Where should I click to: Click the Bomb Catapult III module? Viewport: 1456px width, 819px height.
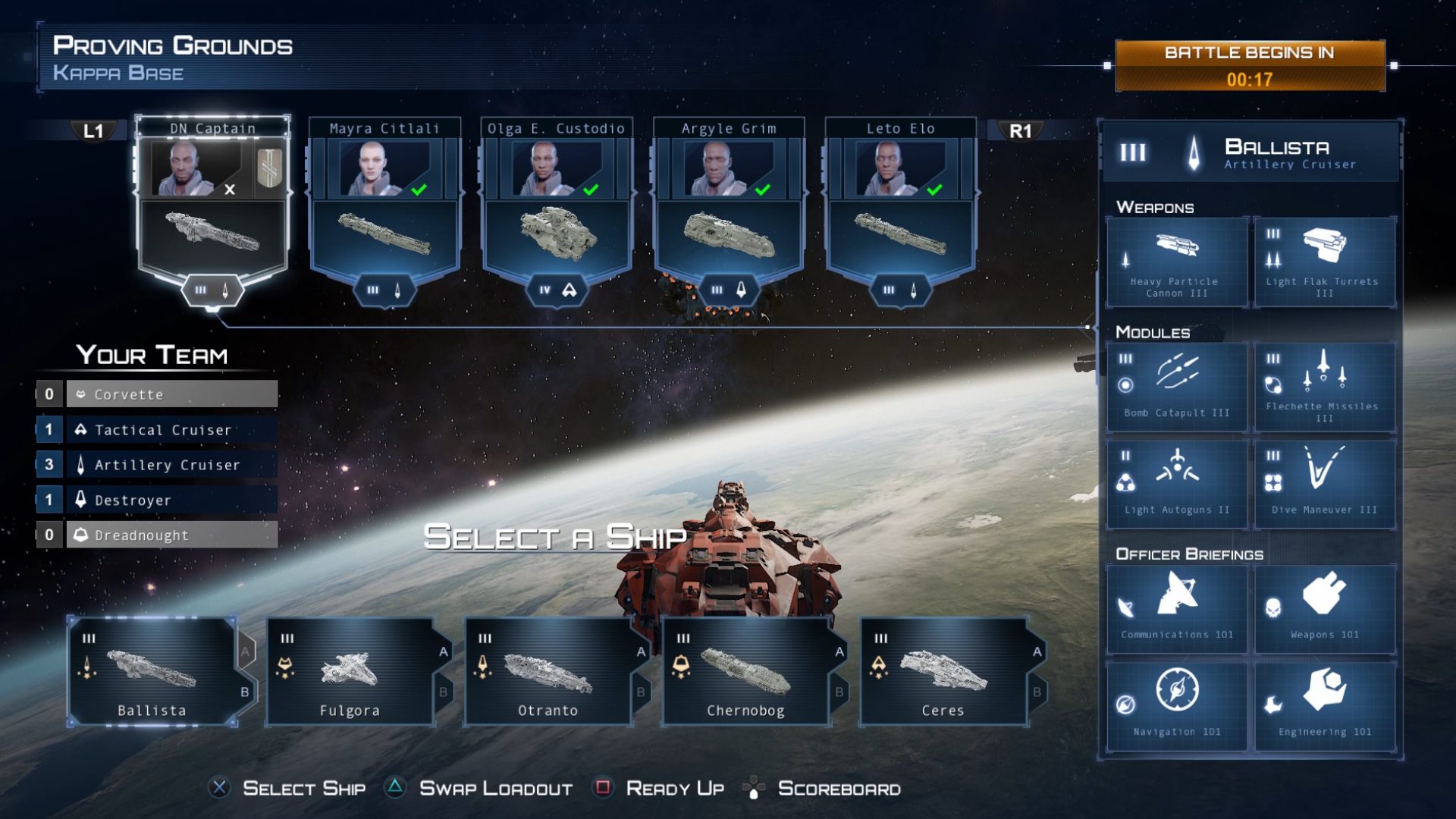pos(1177,387)
